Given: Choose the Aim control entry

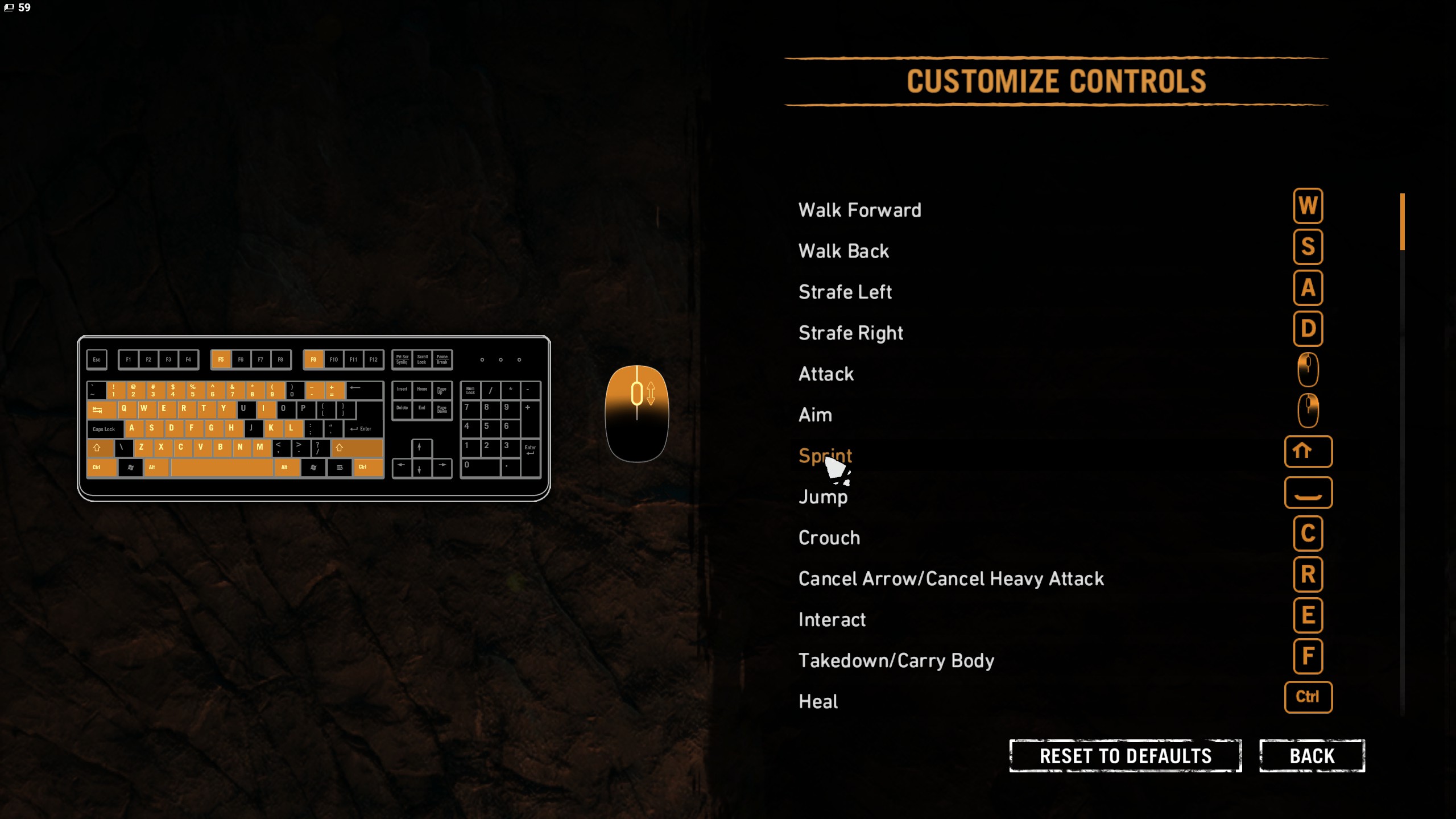Looking at the screenshot, I should pyautogui.click(x=815, y=415).
